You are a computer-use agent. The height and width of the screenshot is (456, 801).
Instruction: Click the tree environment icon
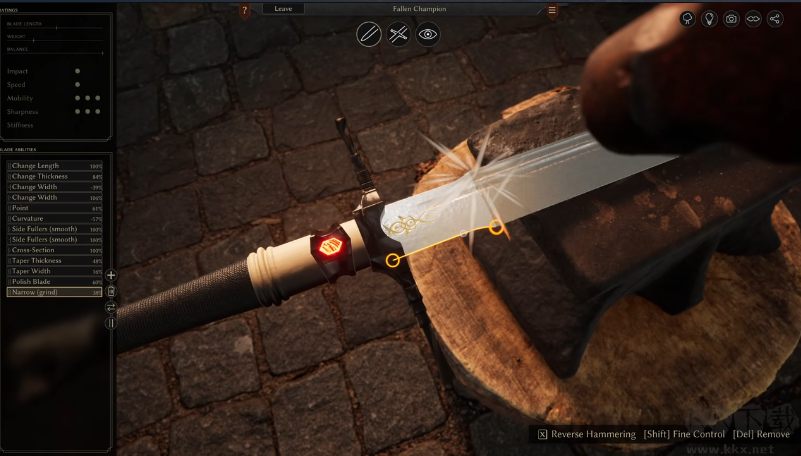point(688,18)
